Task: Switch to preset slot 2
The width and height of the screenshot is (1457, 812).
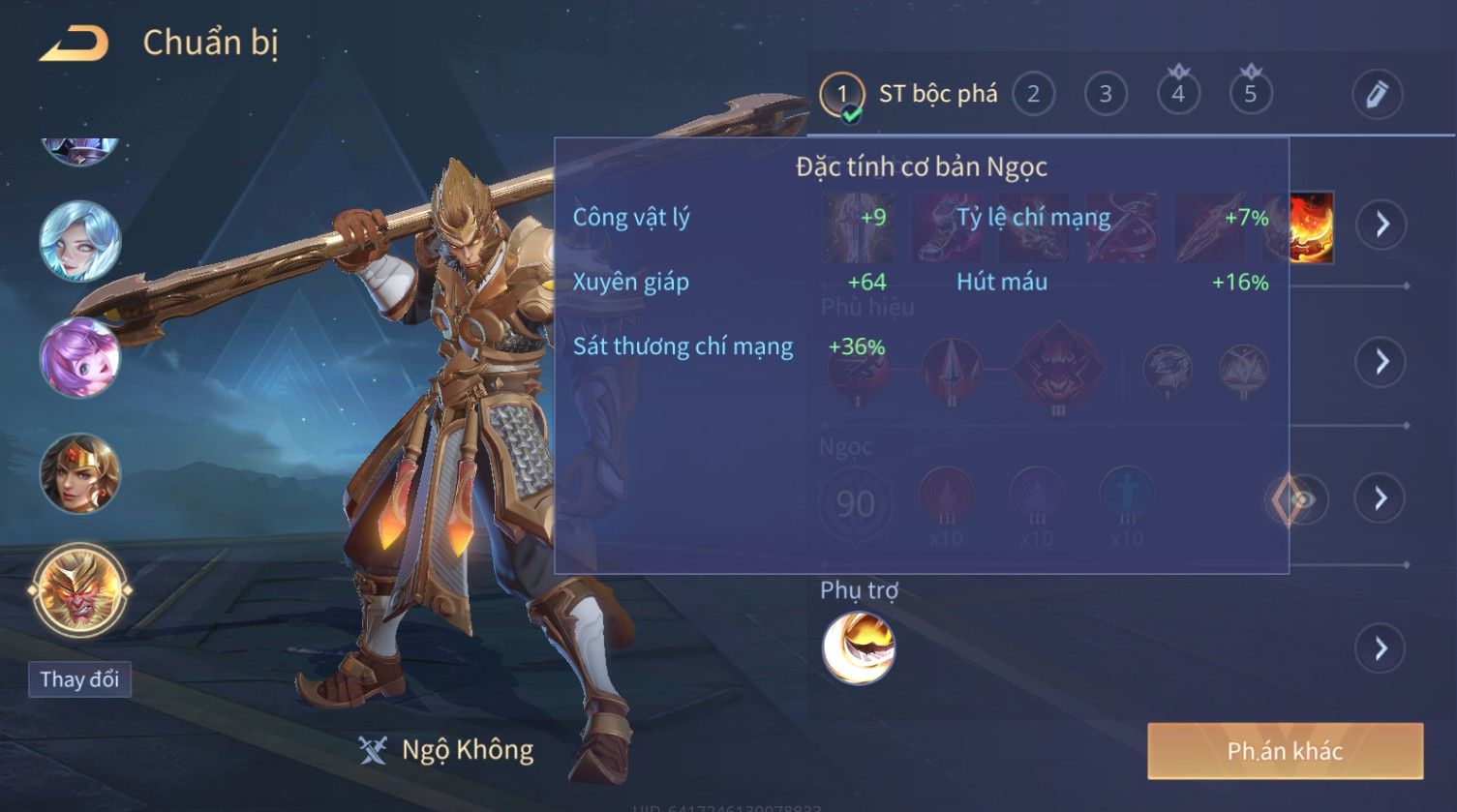Action: coord(1033,94)
